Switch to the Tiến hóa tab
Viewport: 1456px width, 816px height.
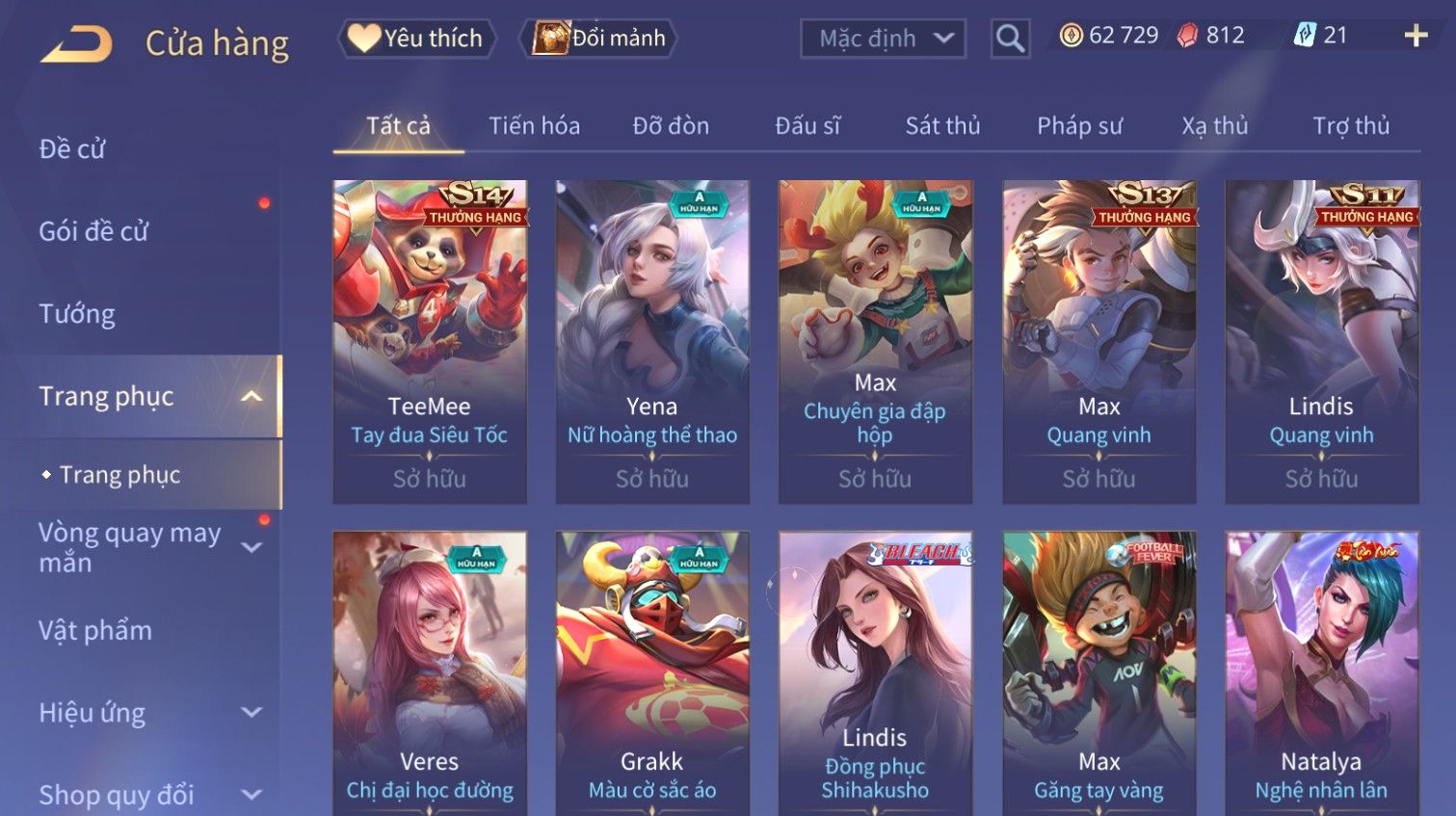534,126
